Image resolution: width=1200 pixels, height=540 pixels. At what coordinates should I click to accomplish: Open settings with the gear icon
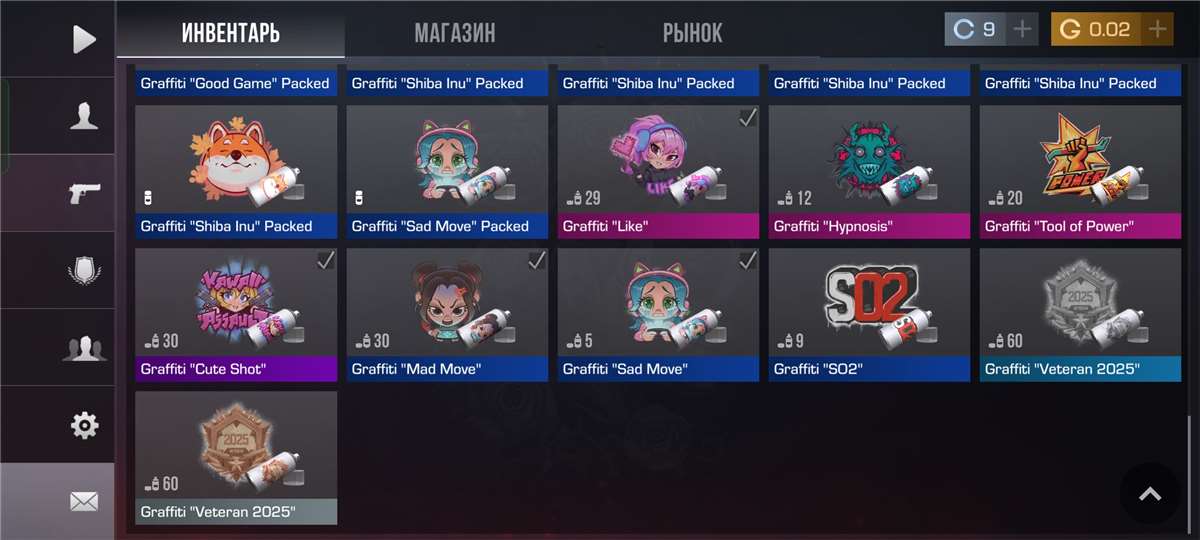pyautogui.click(x=84, y=425)
